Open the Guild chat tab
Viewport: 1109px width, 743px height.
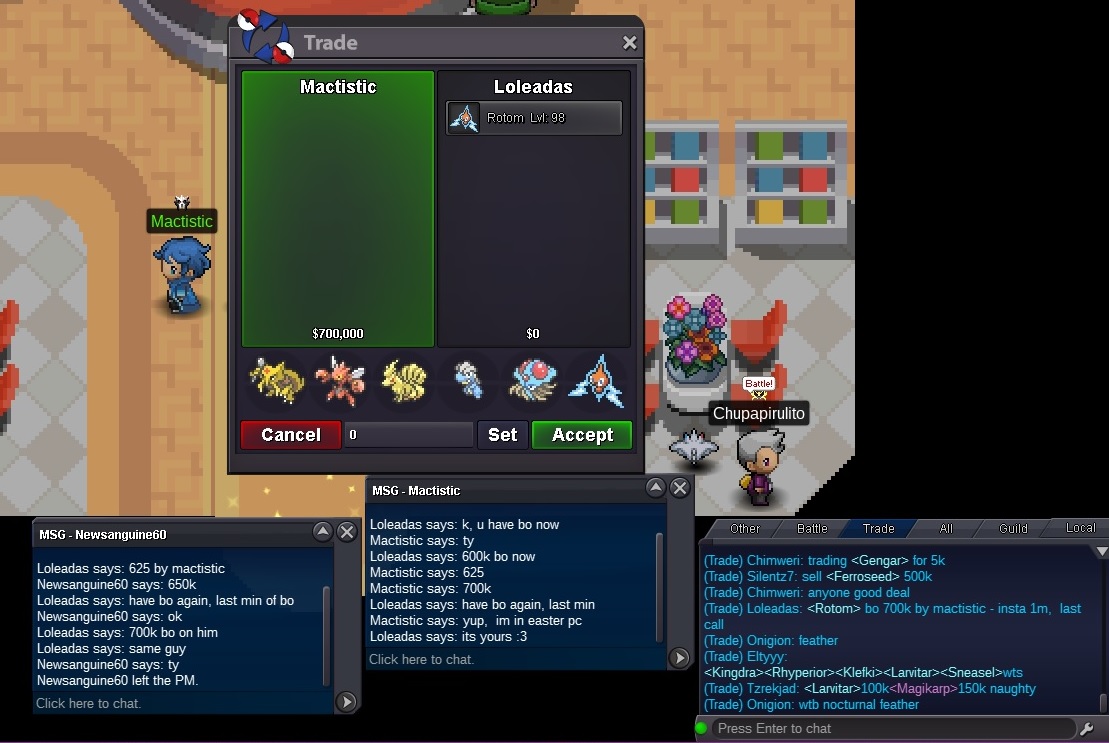tap(1014, 528)
